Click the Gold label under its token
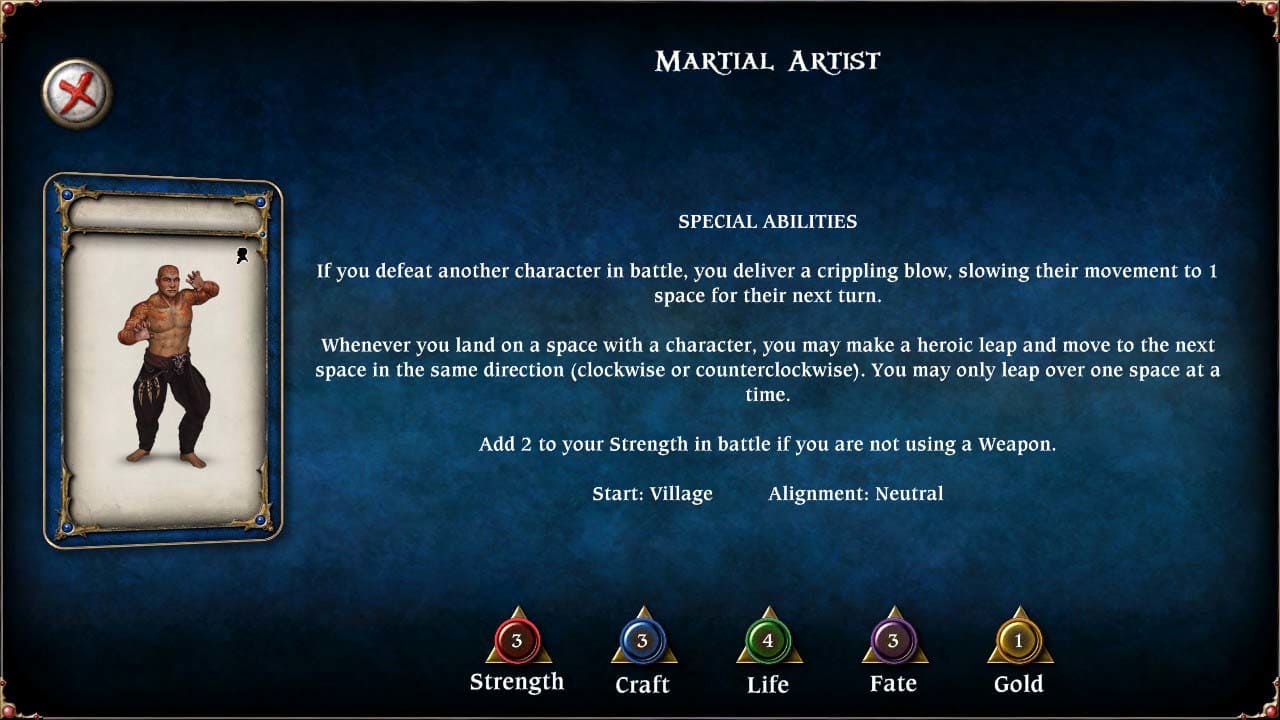The image size is (1280, 720). point(1019,684)
